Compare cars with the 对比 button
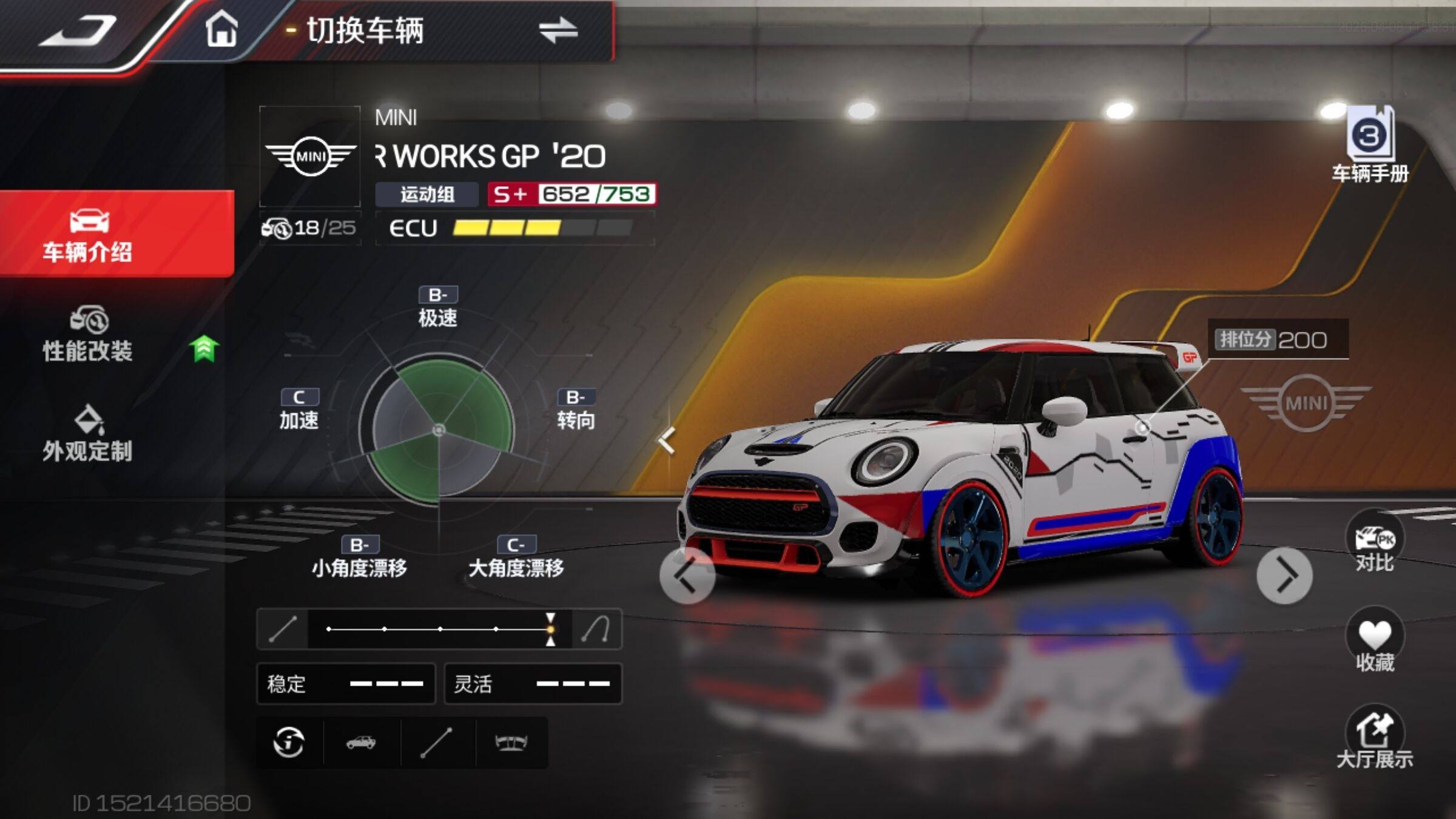This screenshot has height=819, width=1456. 1374,544
